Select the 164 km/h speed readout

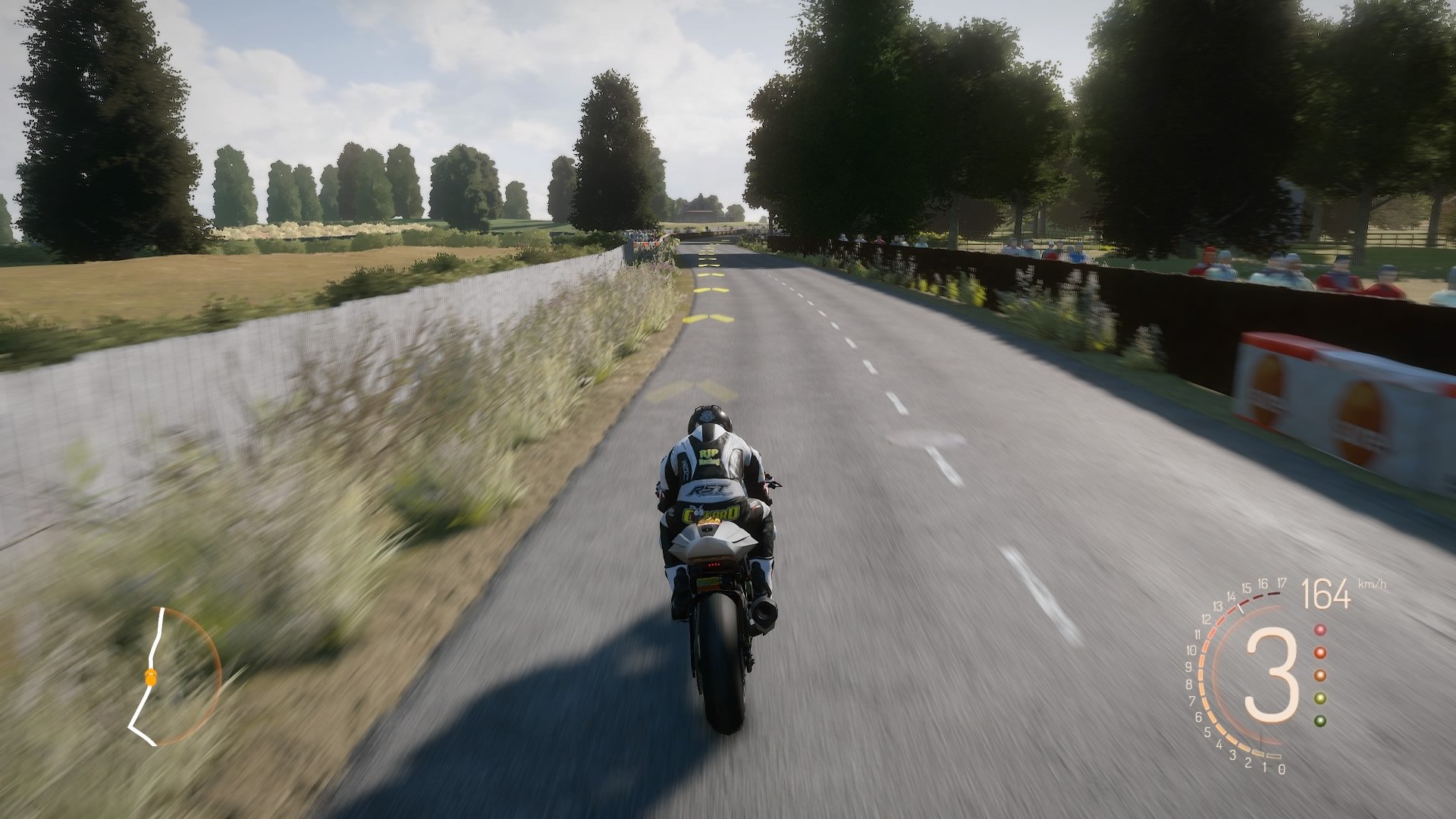pyautogui.click(x=1326, y=593)
